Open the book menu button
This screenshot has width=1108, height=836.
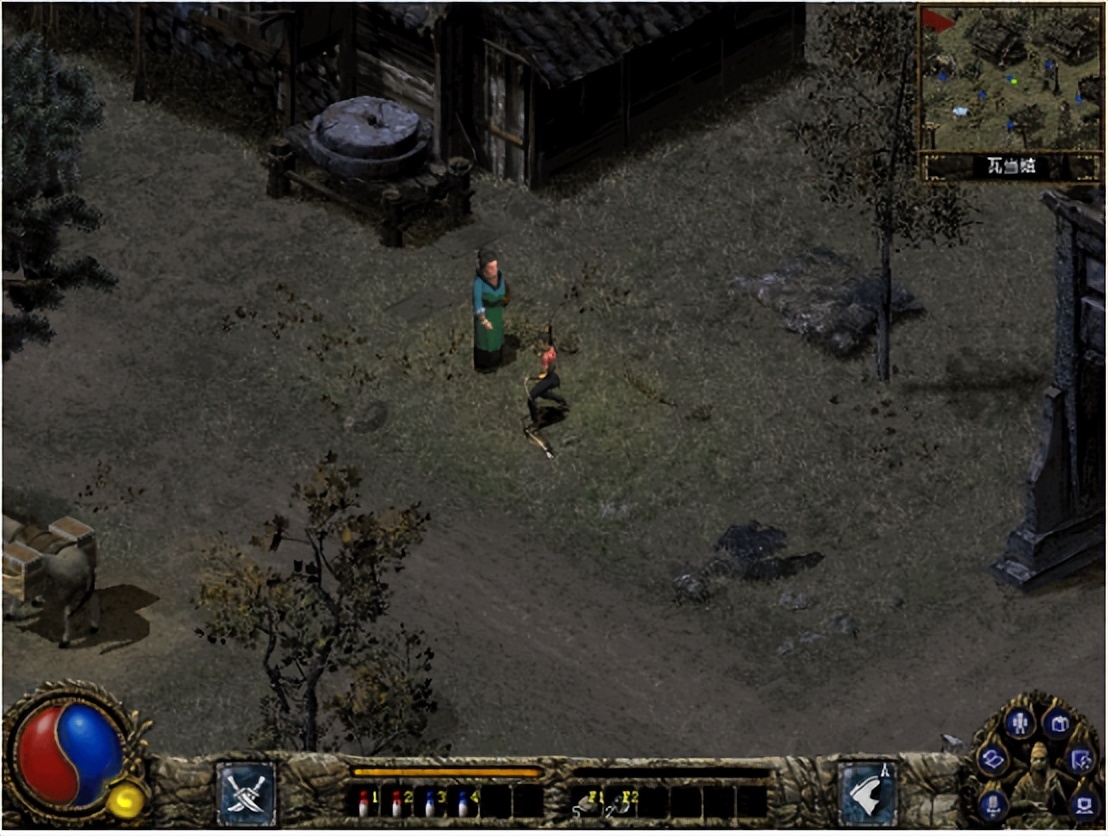click(x=1057, y=722)
